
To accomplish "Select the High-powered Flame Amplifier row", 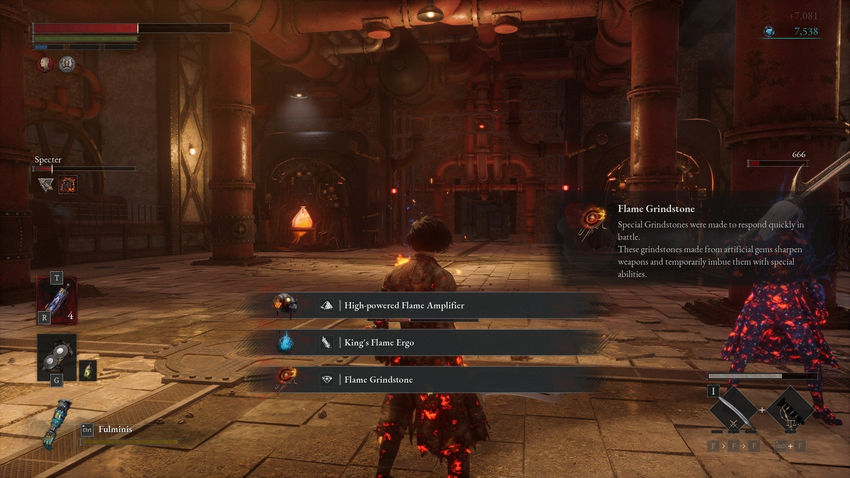I will (430, 305).
